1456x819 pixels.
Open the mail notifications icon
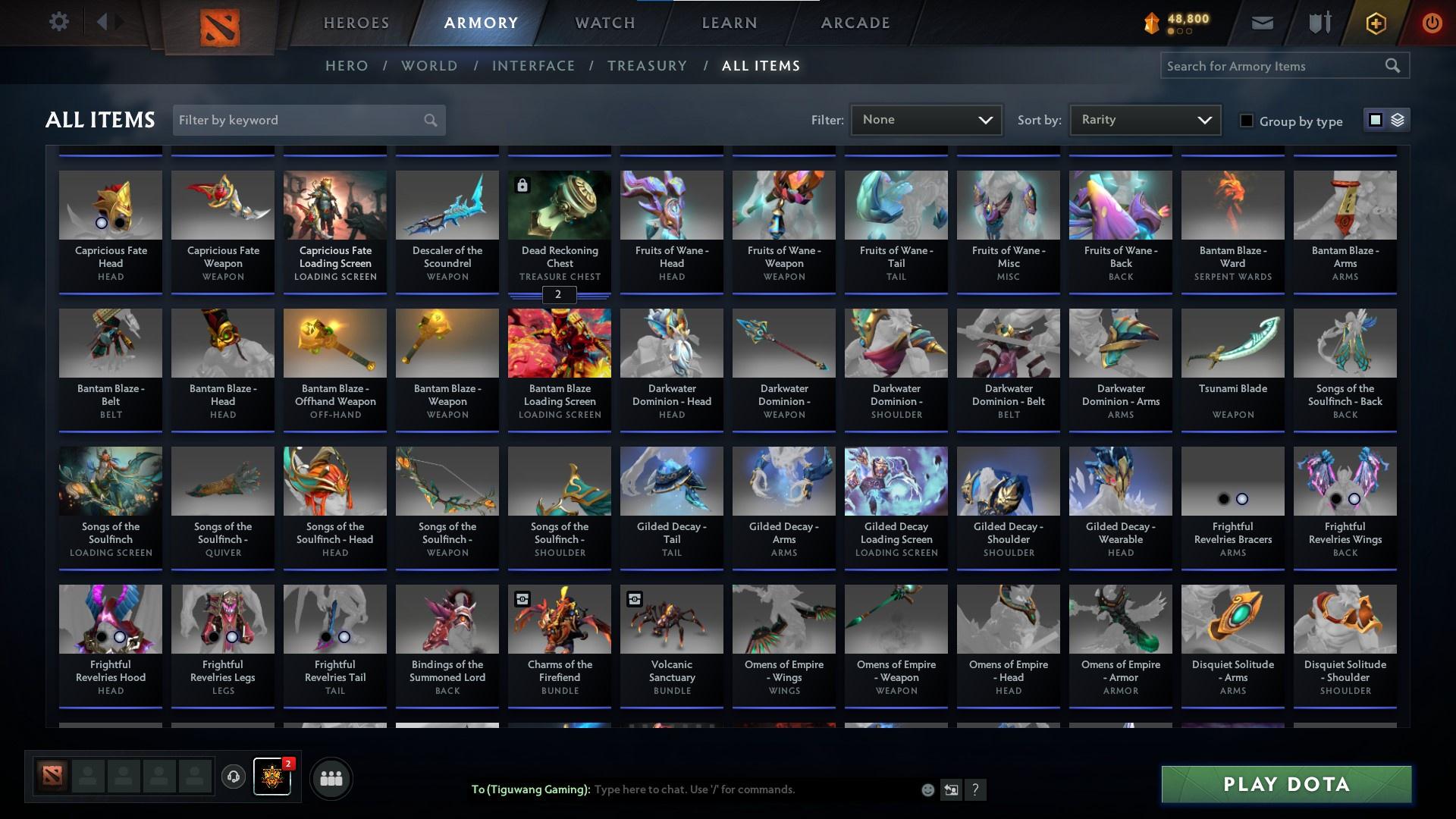1261,22
